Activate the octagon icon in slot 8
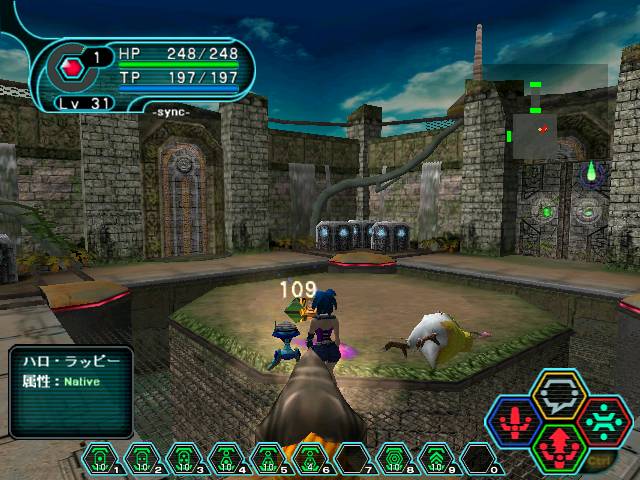The width and height of the screenshot is (640, 480). coord(395,460)
